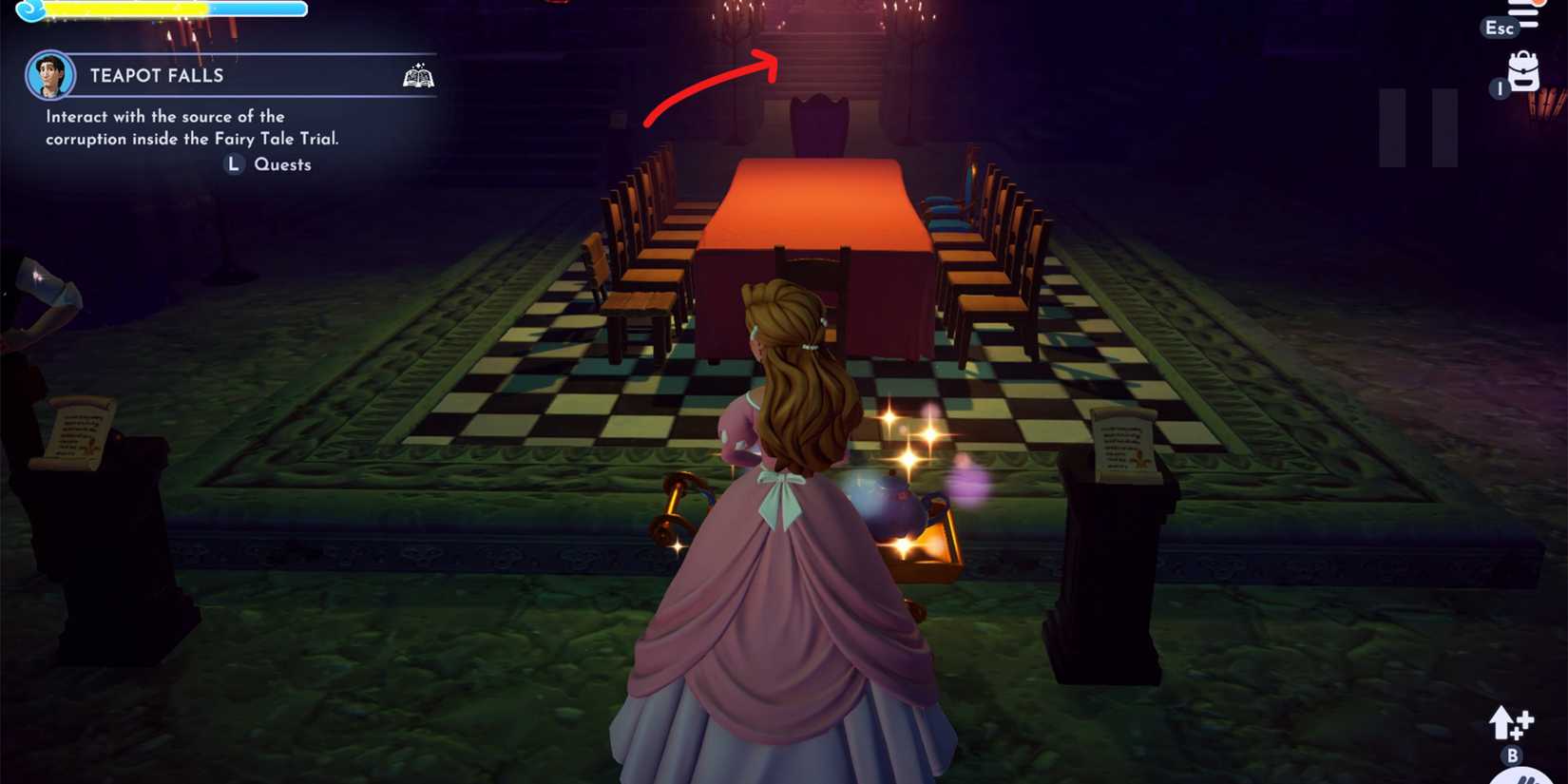Screen dimensions: 1568x784
Task: Open the backpack inventory icon
Action: pyautogui.click(x=1524, y=71)
